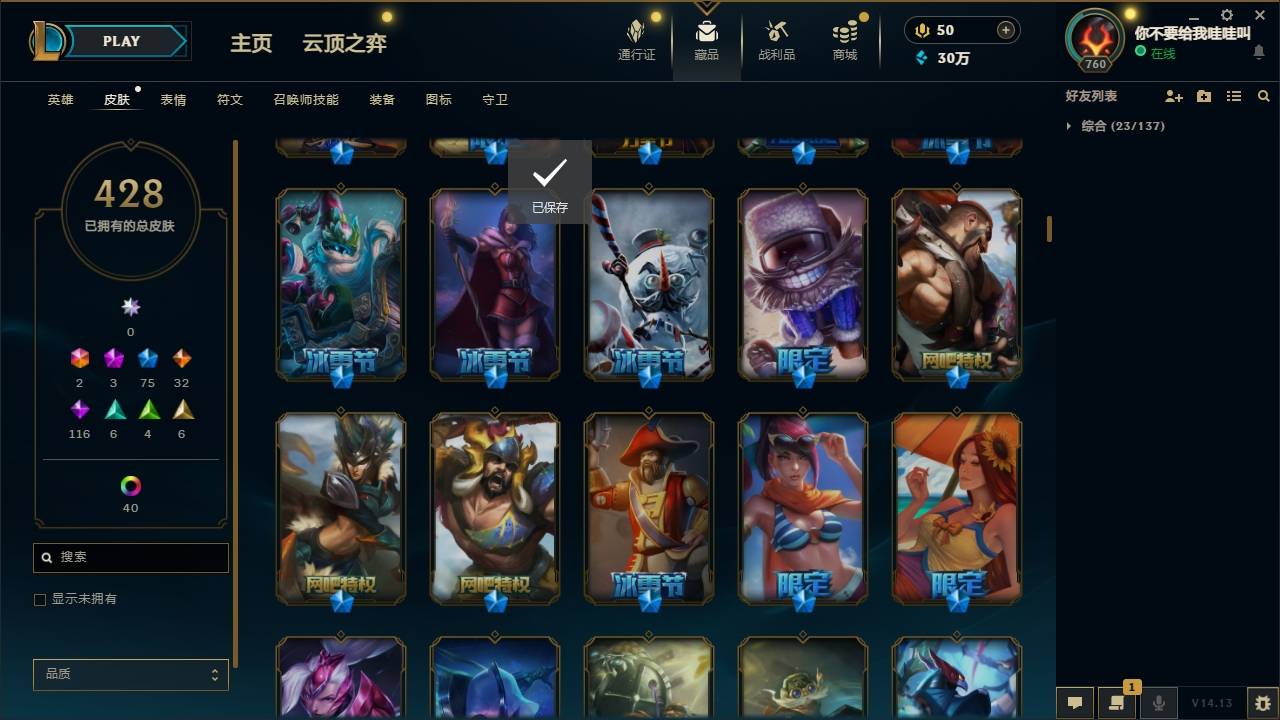The image size is (1280, 720).
Task: Open the friend list display options icon
Action: click(1234, 96)
